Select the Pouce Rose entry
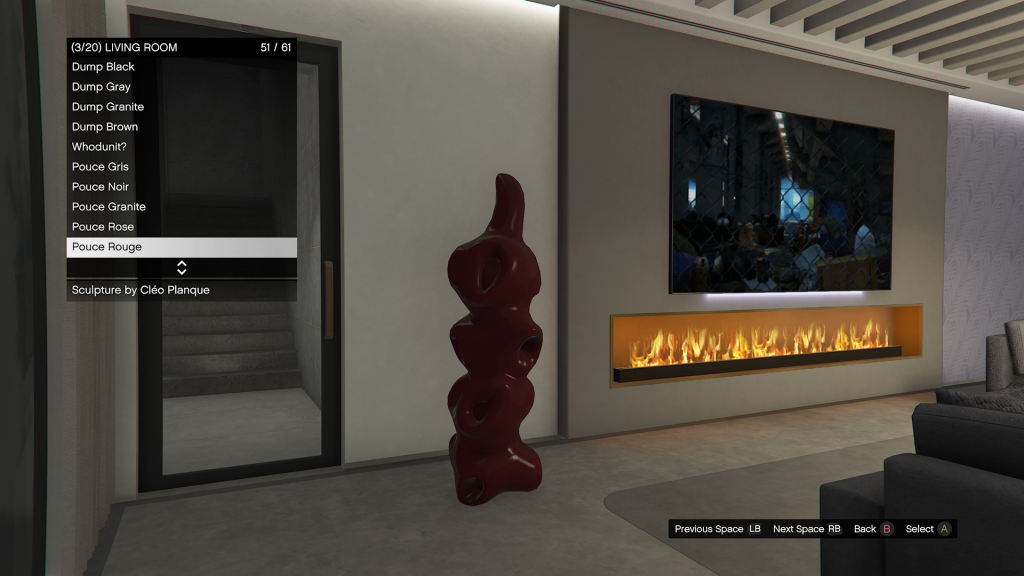Image resolution: width=1024 pixels, height=576 pixels. tap(103, 227)
